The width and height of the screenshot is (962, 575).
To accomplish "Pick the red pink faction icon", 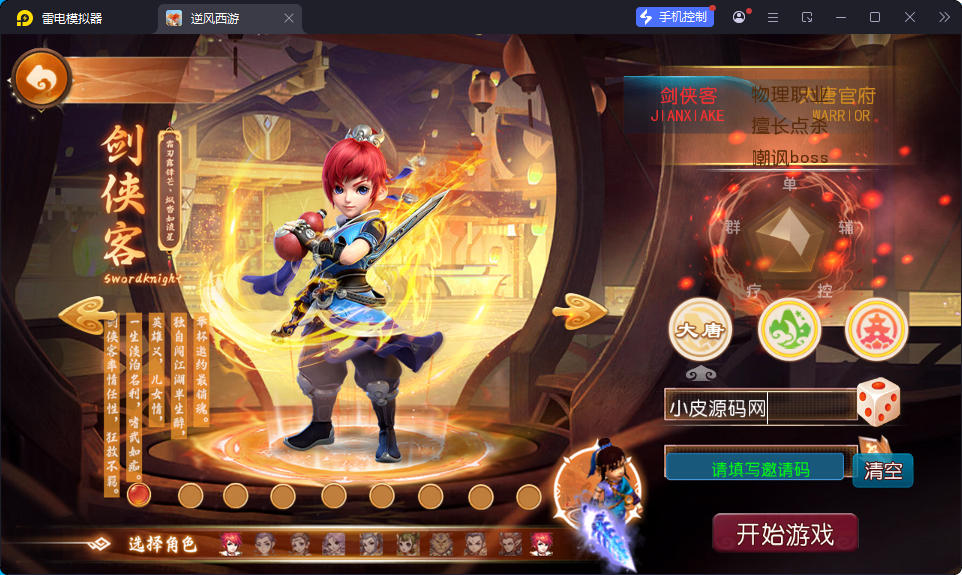I will 876,329.
